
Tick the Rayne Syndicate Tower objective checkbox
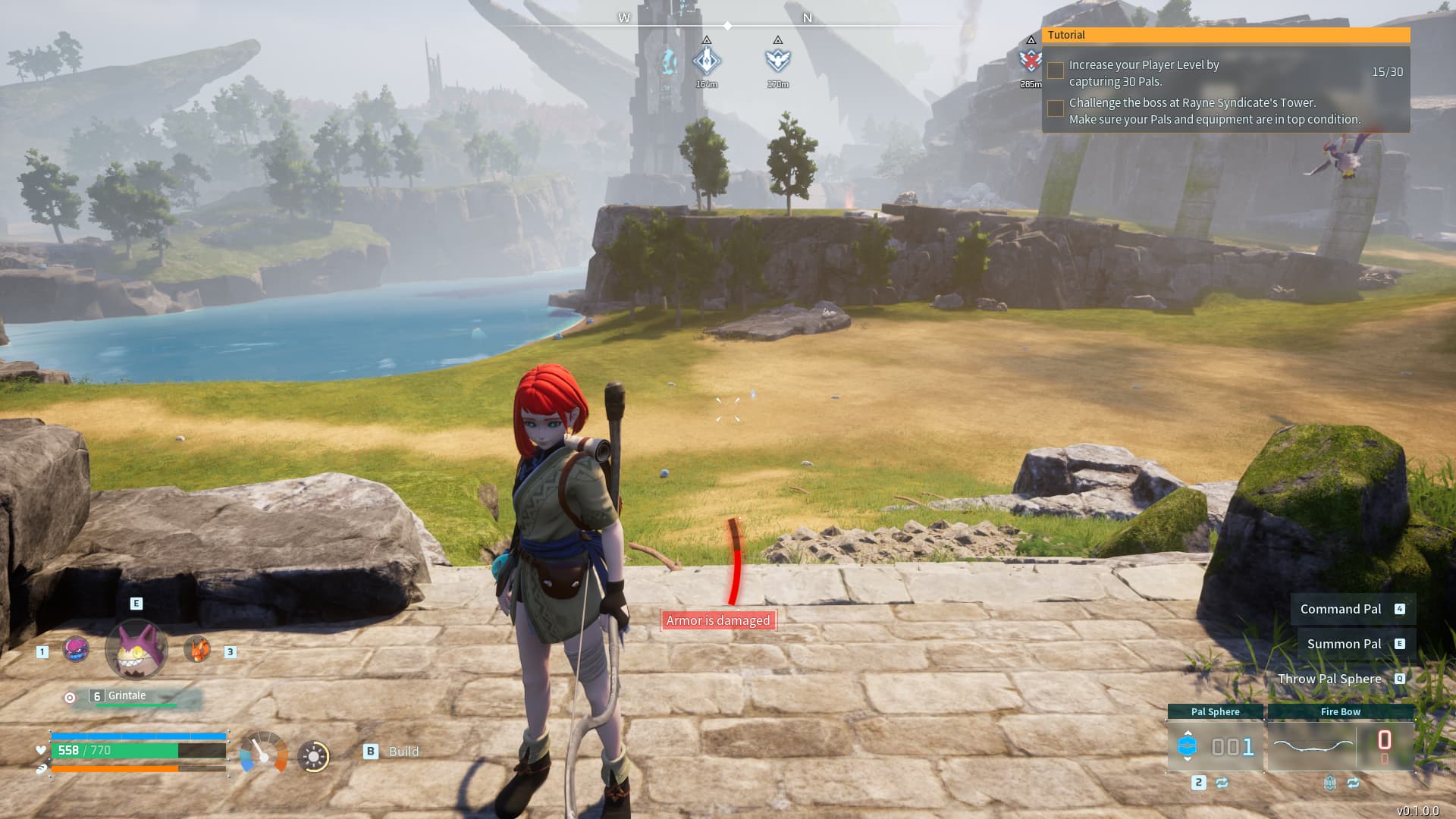pos(1055,108)
